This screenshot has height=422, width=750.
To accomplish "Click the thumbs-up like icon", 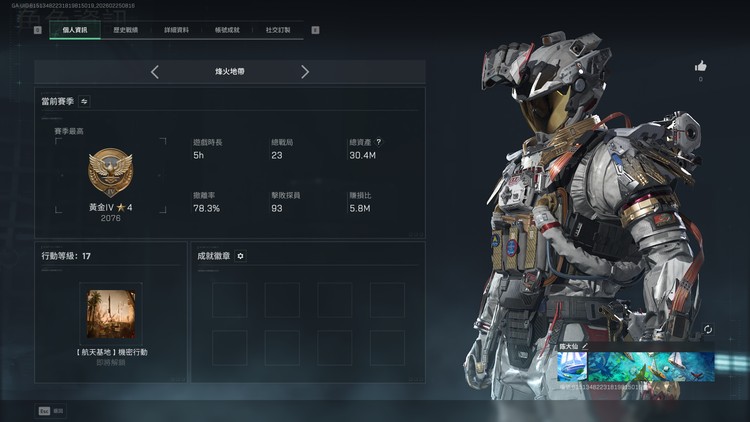I will [700, 66].
